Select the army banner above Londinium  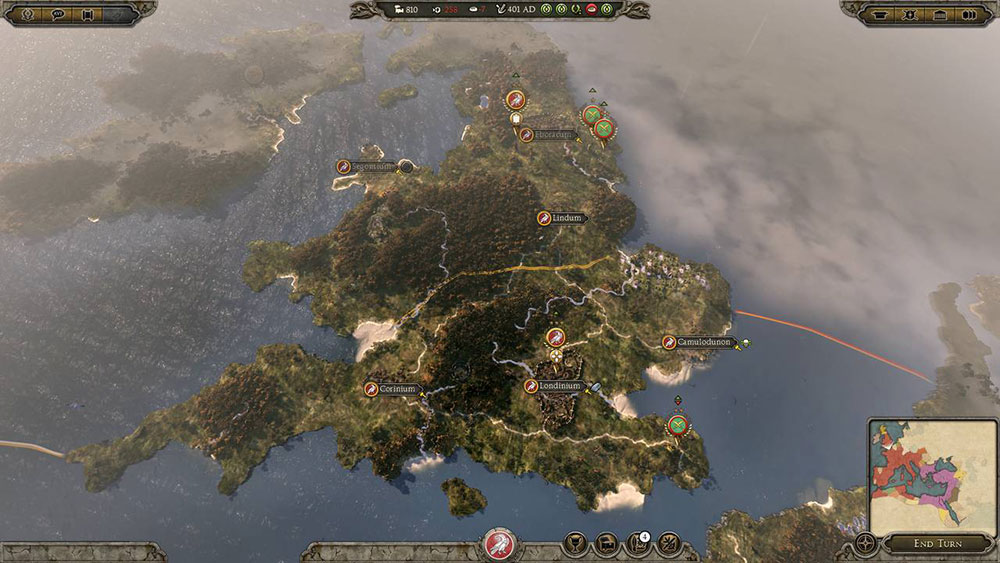(556, 338)
